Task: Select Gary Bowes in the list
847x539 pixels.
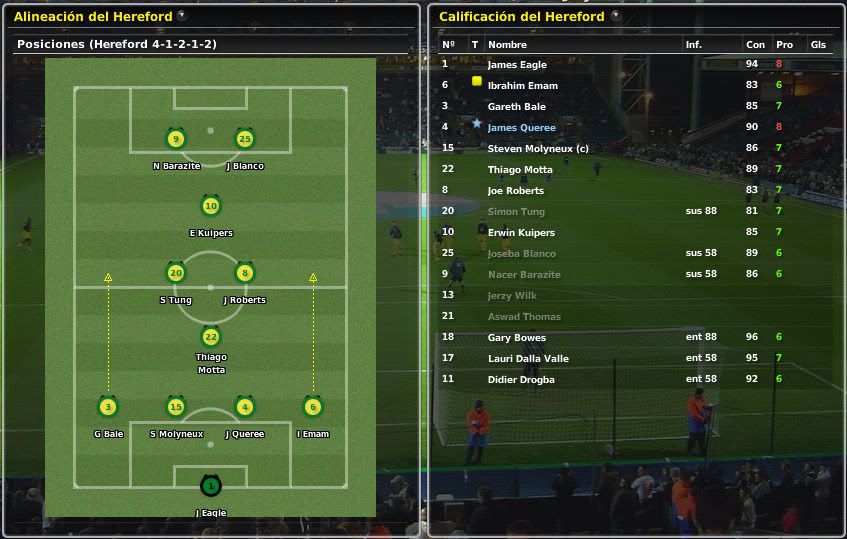Action: point(516,338)
